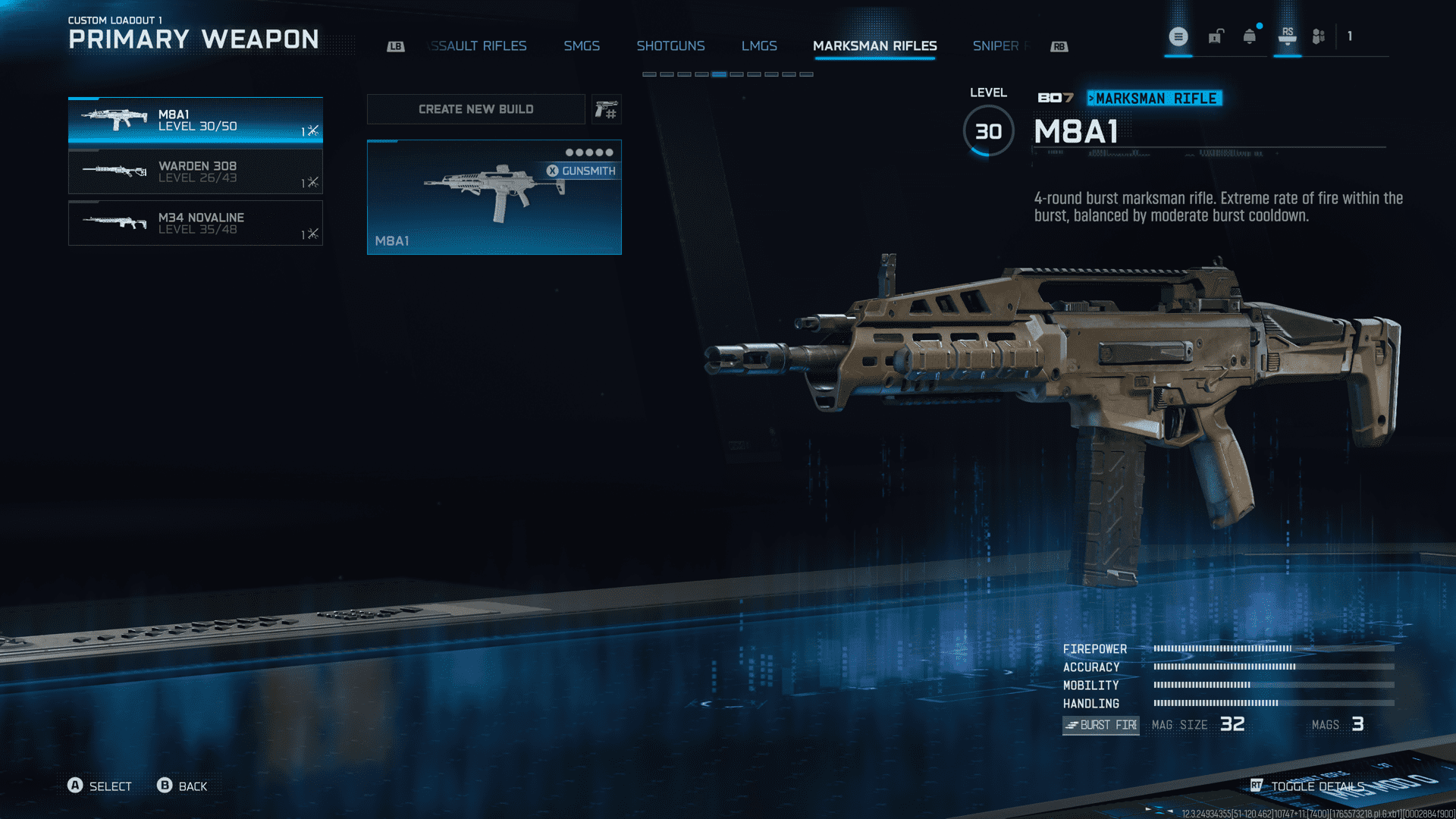This screenshot has width=1456, height=819.
Task: Open the main menu hamburger icon
Action: click(1178, 36)
